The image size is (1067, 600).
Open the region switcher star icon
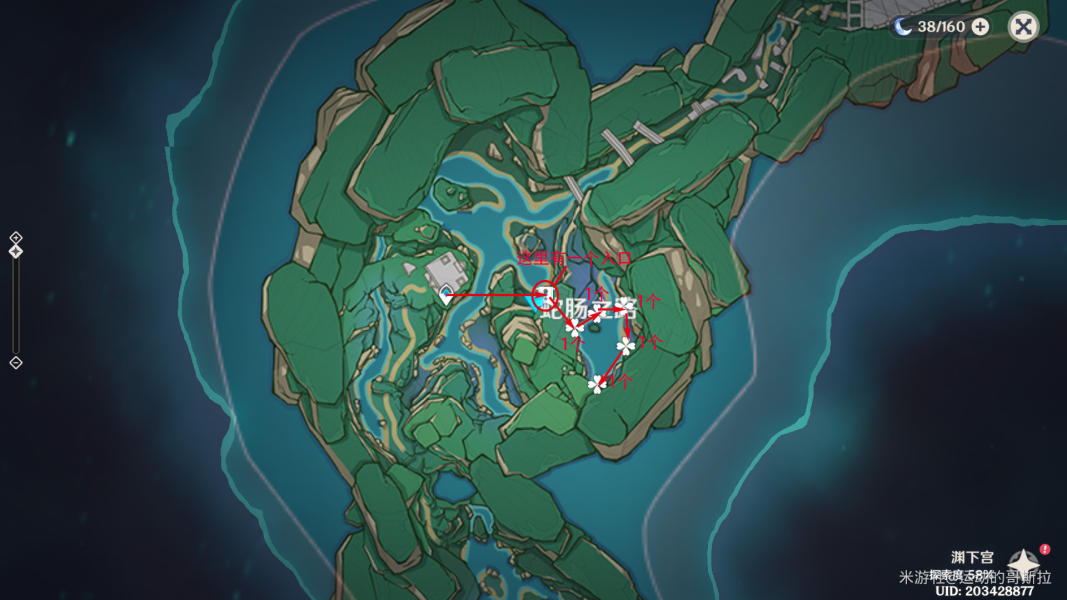point(1025,563)
